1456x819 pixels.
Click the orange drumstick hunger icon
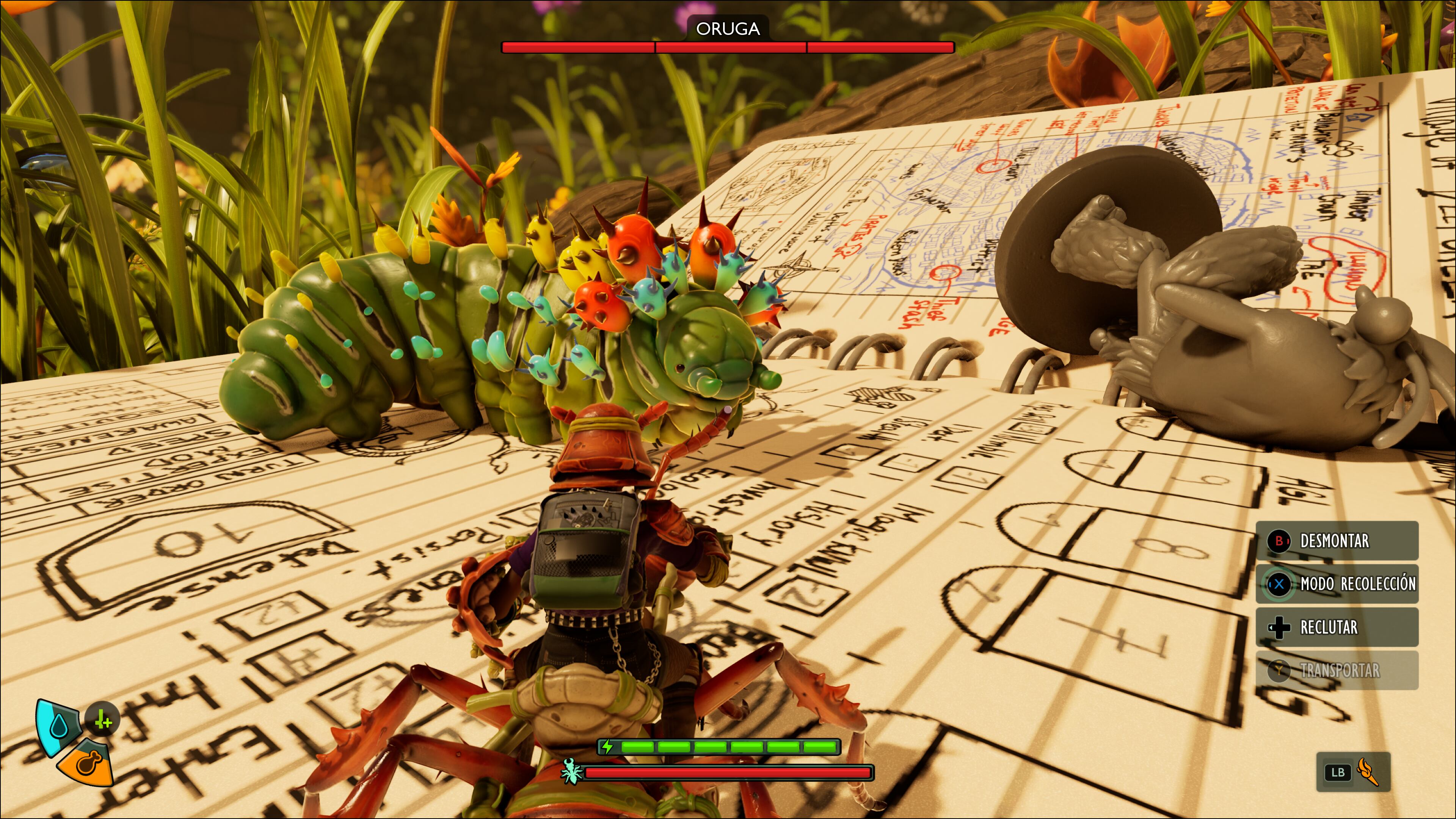[x=87, y=763]
